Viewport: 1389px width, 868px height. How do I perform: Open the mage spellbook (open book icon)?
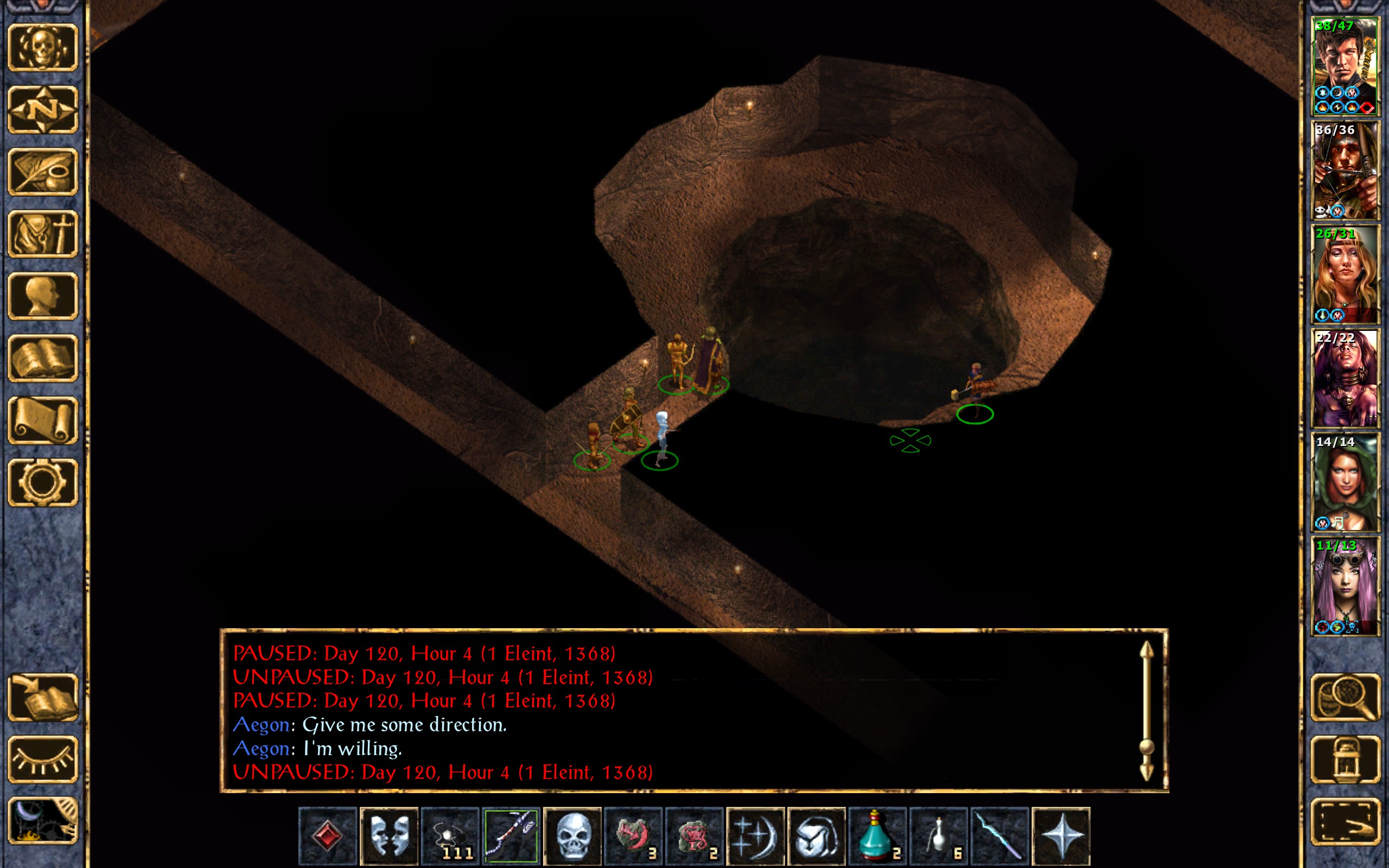[42, 358]
